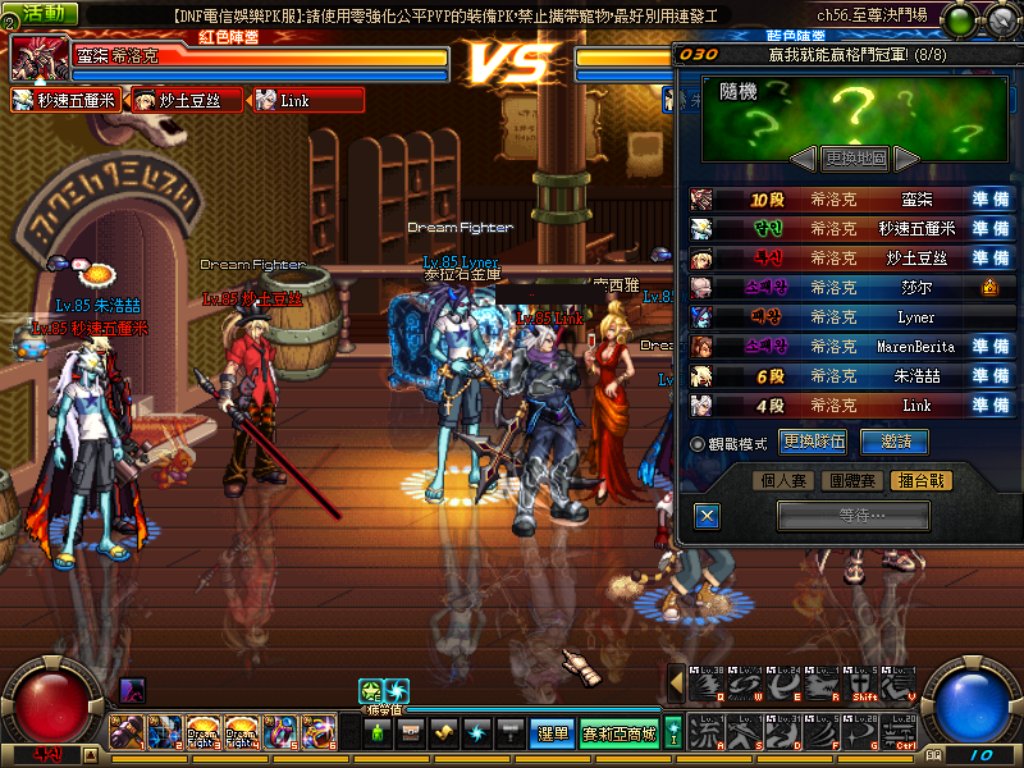Click the 更換隊伍 change team button

click(x=814, y=442)
